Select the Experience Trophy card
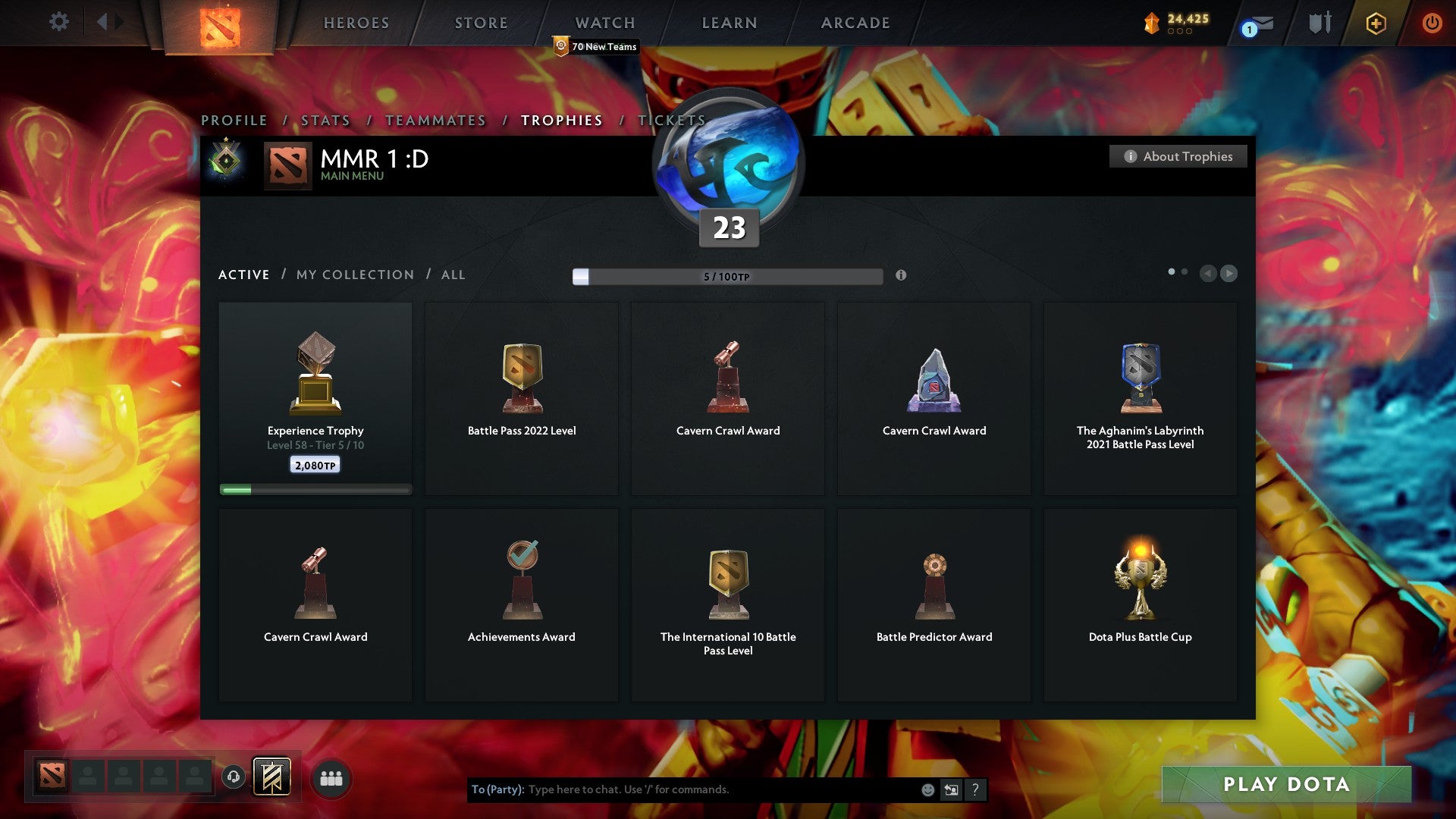1456x819 pixels. [x=315, y=394]
